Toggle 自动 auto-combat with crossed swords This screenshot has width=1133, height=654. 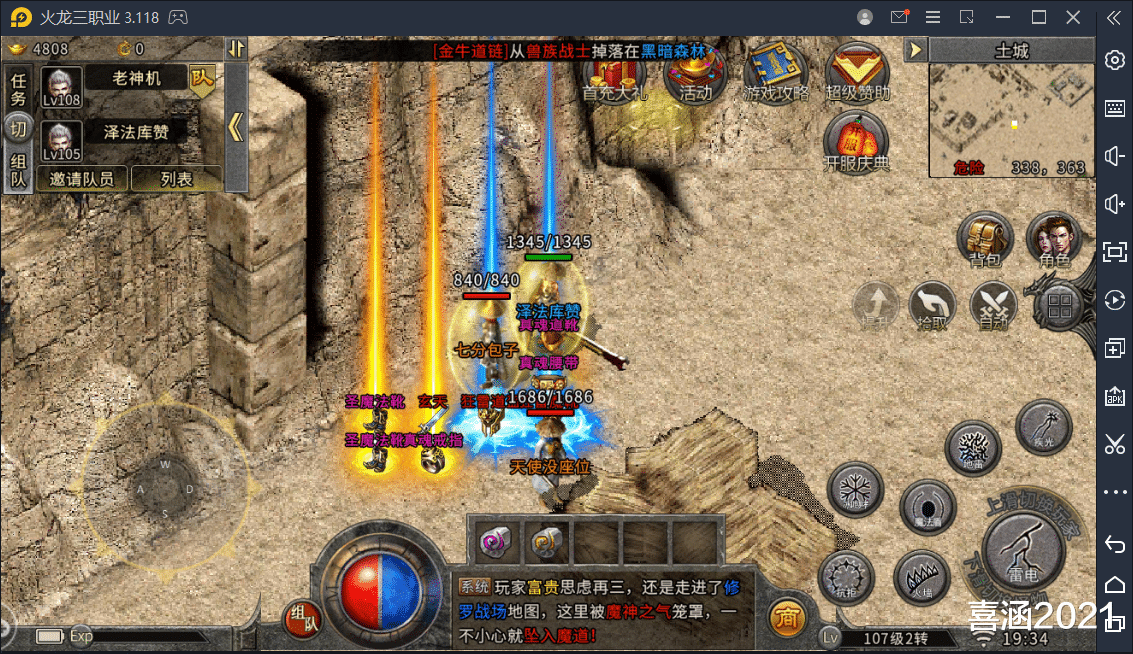[993, 304]
